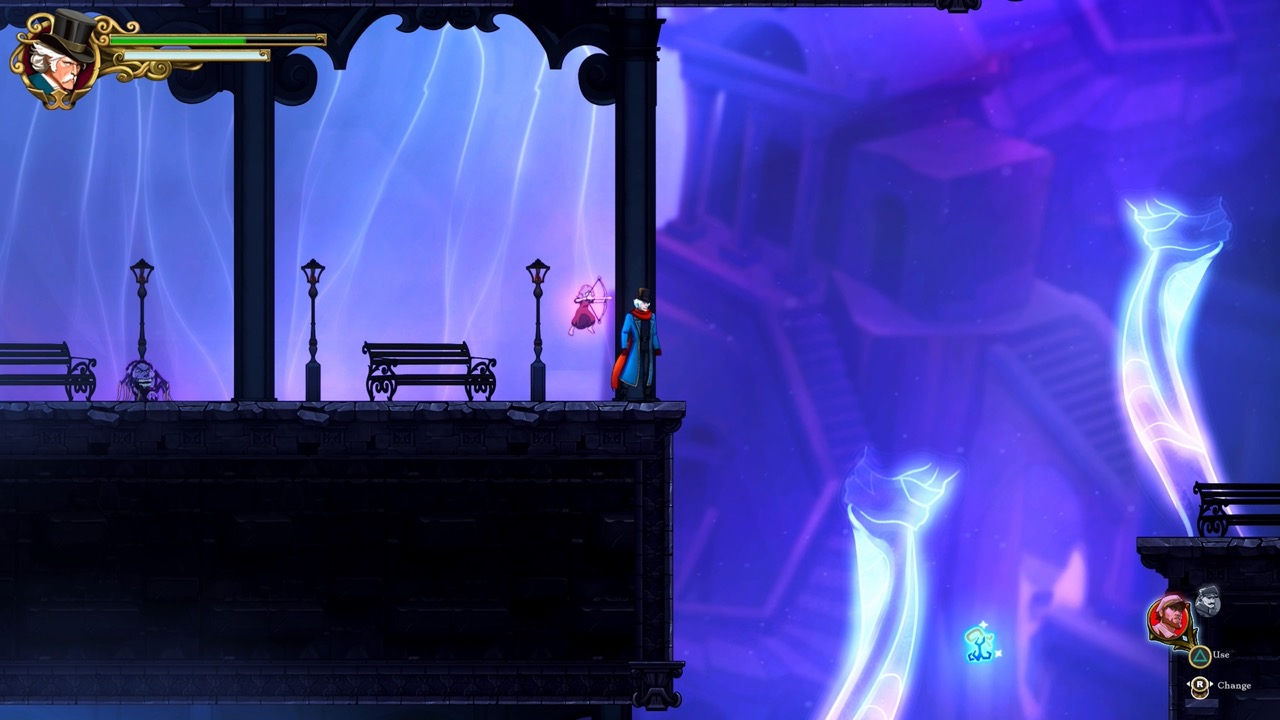Click the right arrow beside the R button
The width and height of the screenshot is (1280, 720).
tap(1212, 684)
